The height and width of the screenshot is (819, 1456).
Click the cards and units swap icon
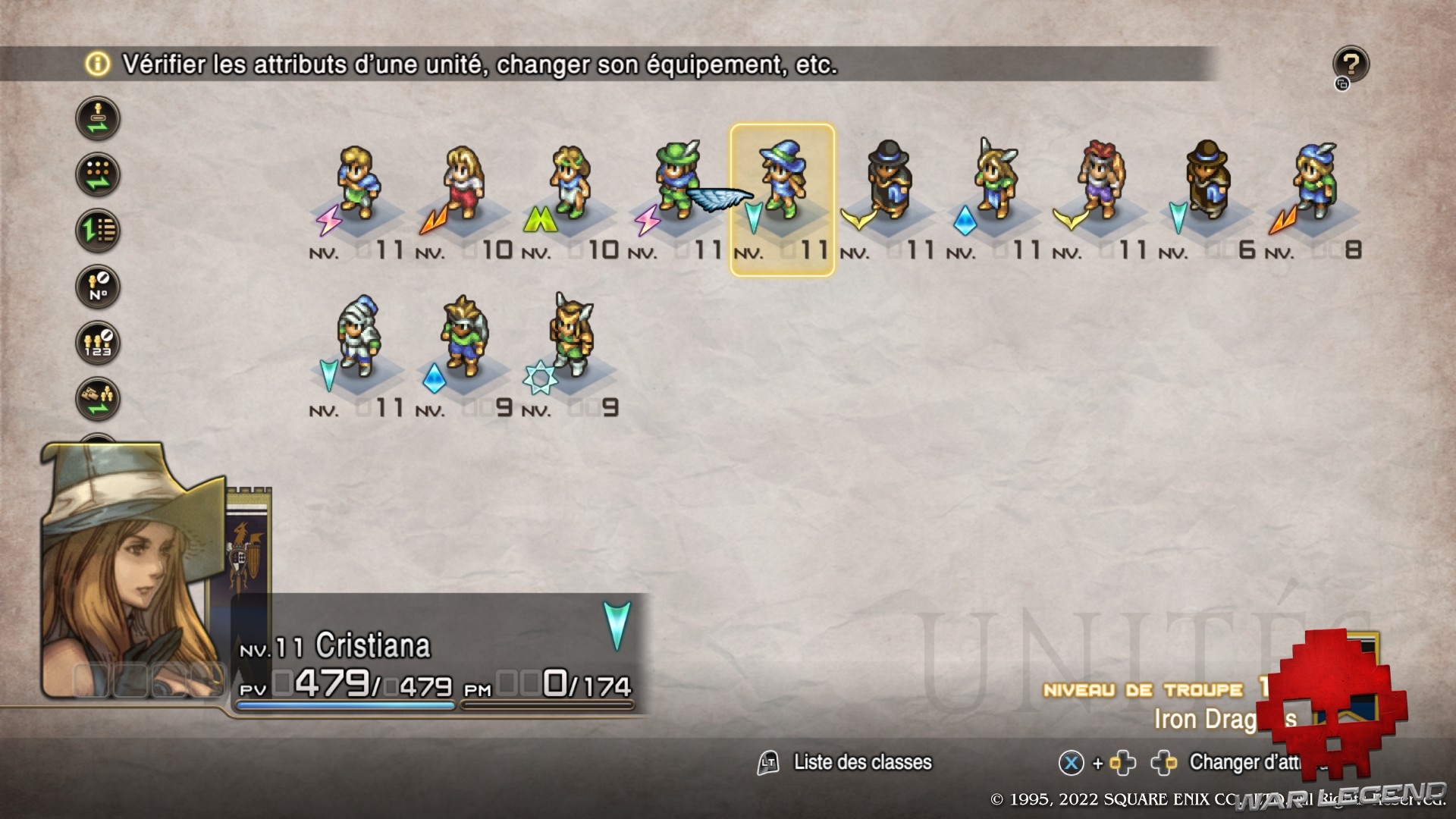(x=98, y=399)
